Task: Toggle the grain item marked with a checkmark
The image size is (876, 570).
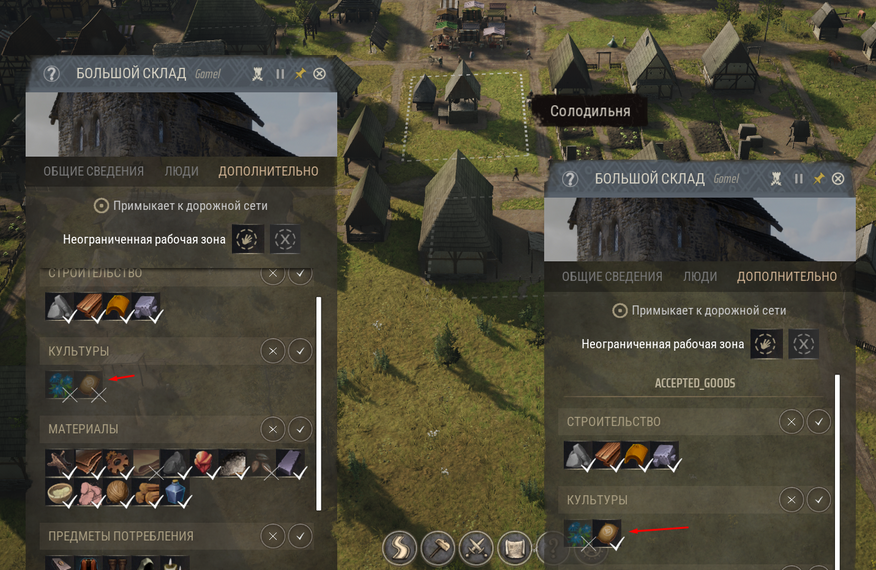Action: [608, 533]
